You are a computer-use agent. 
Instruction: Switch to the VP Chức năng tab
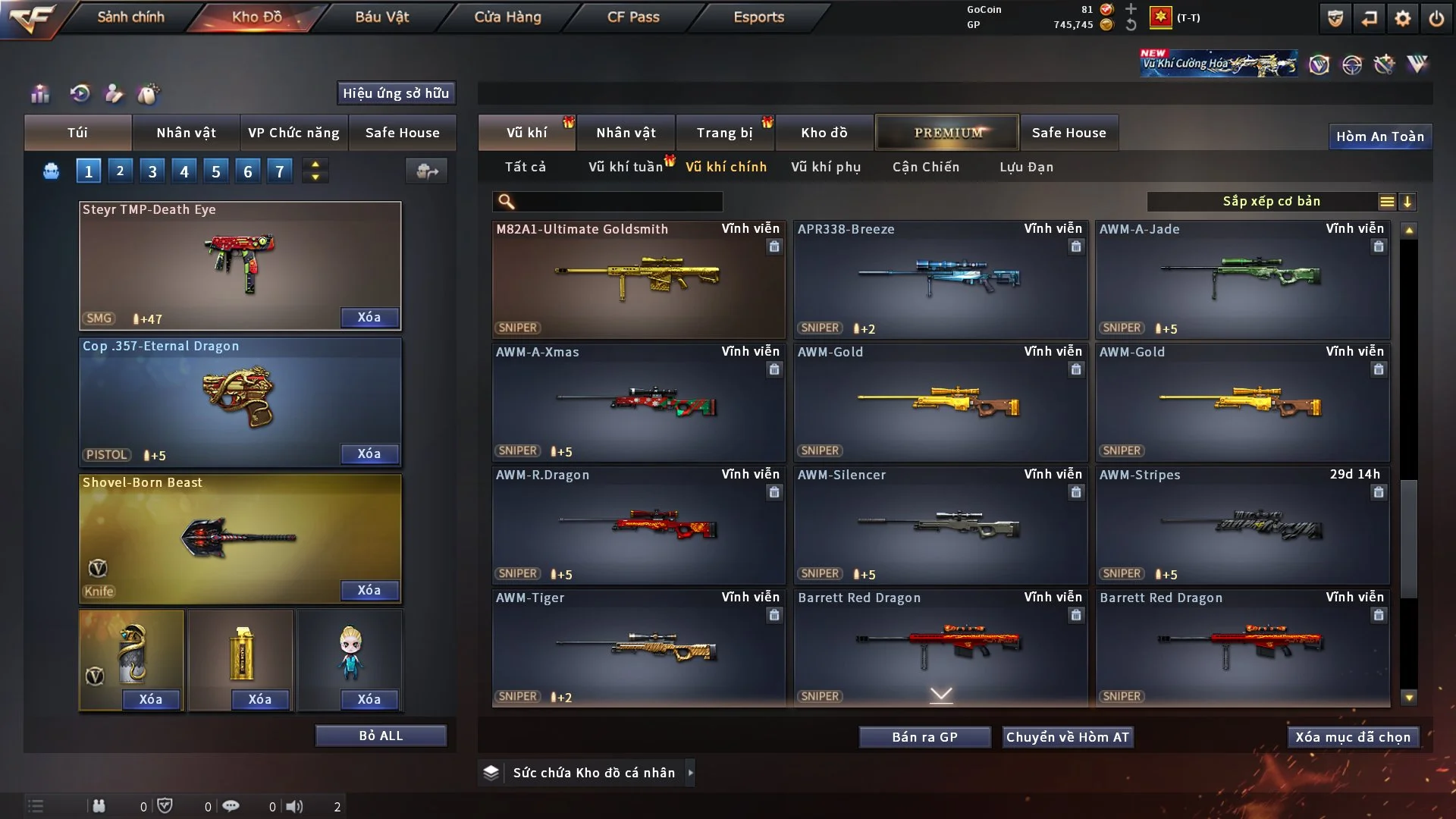click(x=293, y=133)
